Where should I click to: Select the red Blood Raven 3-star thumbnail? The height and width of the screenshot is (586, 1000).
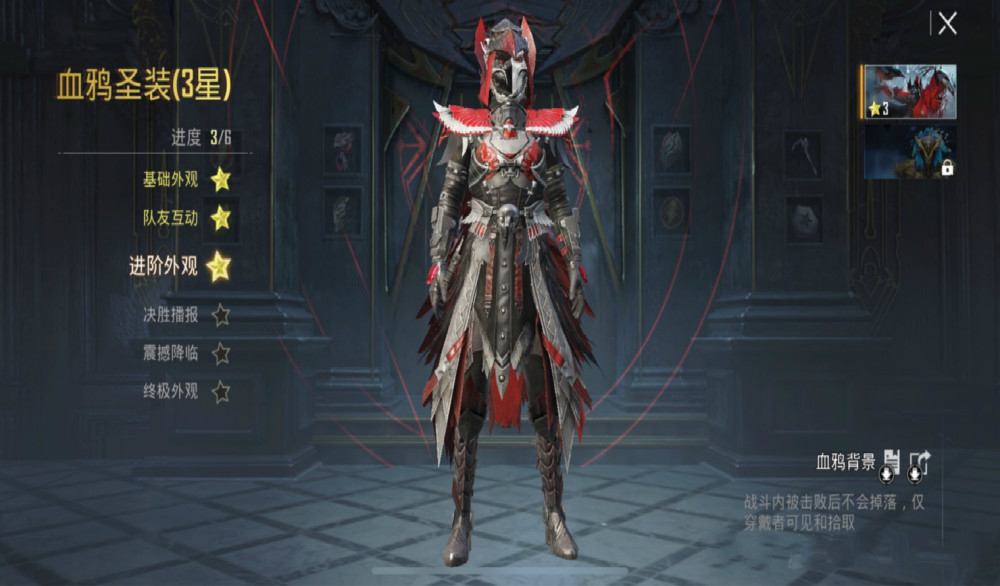pyautogui.click(x=910, y=92)
